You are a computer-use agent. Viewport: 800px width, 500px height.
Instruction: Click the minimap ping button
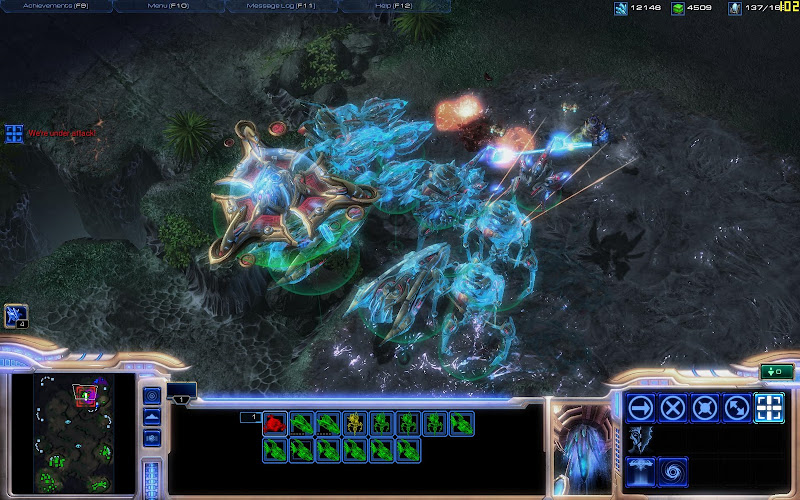(152, 395)
